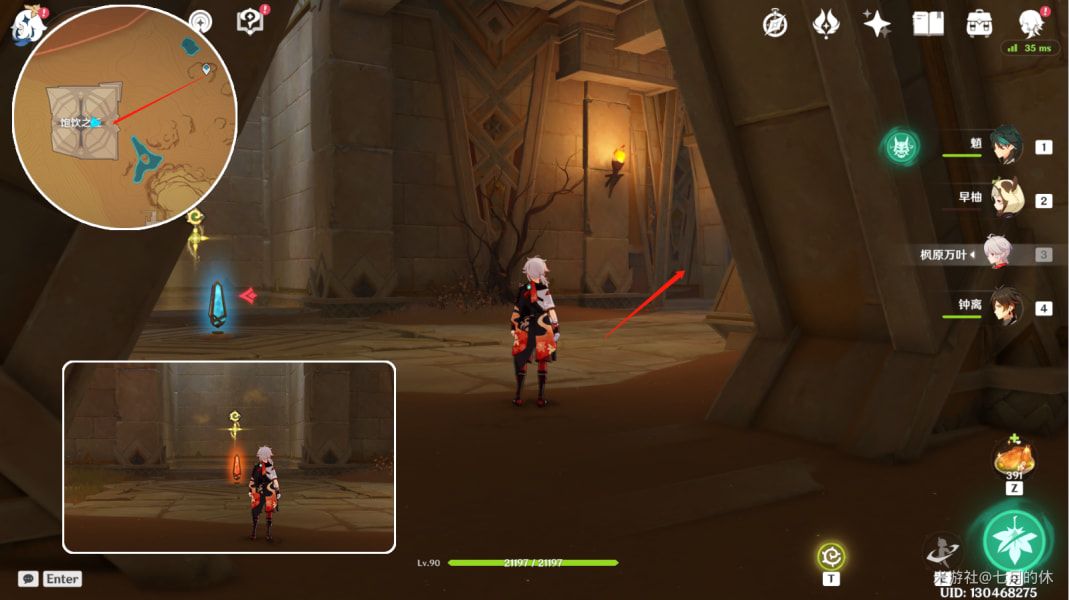Open the flame-shaped icon in top bar

click(826, 24)
